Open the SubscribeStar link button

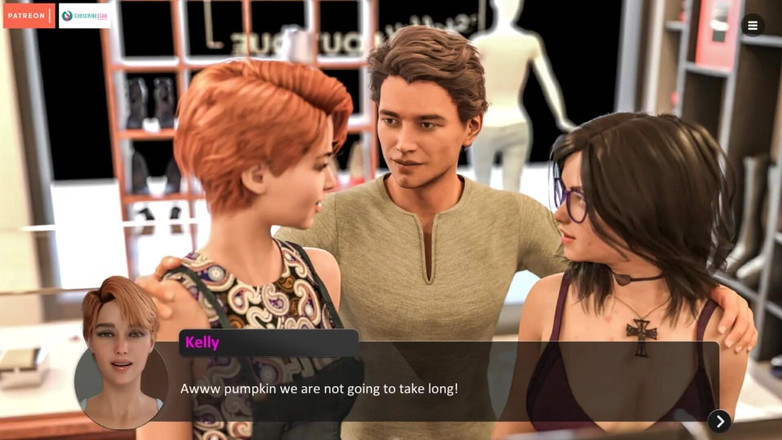[85, 16]
